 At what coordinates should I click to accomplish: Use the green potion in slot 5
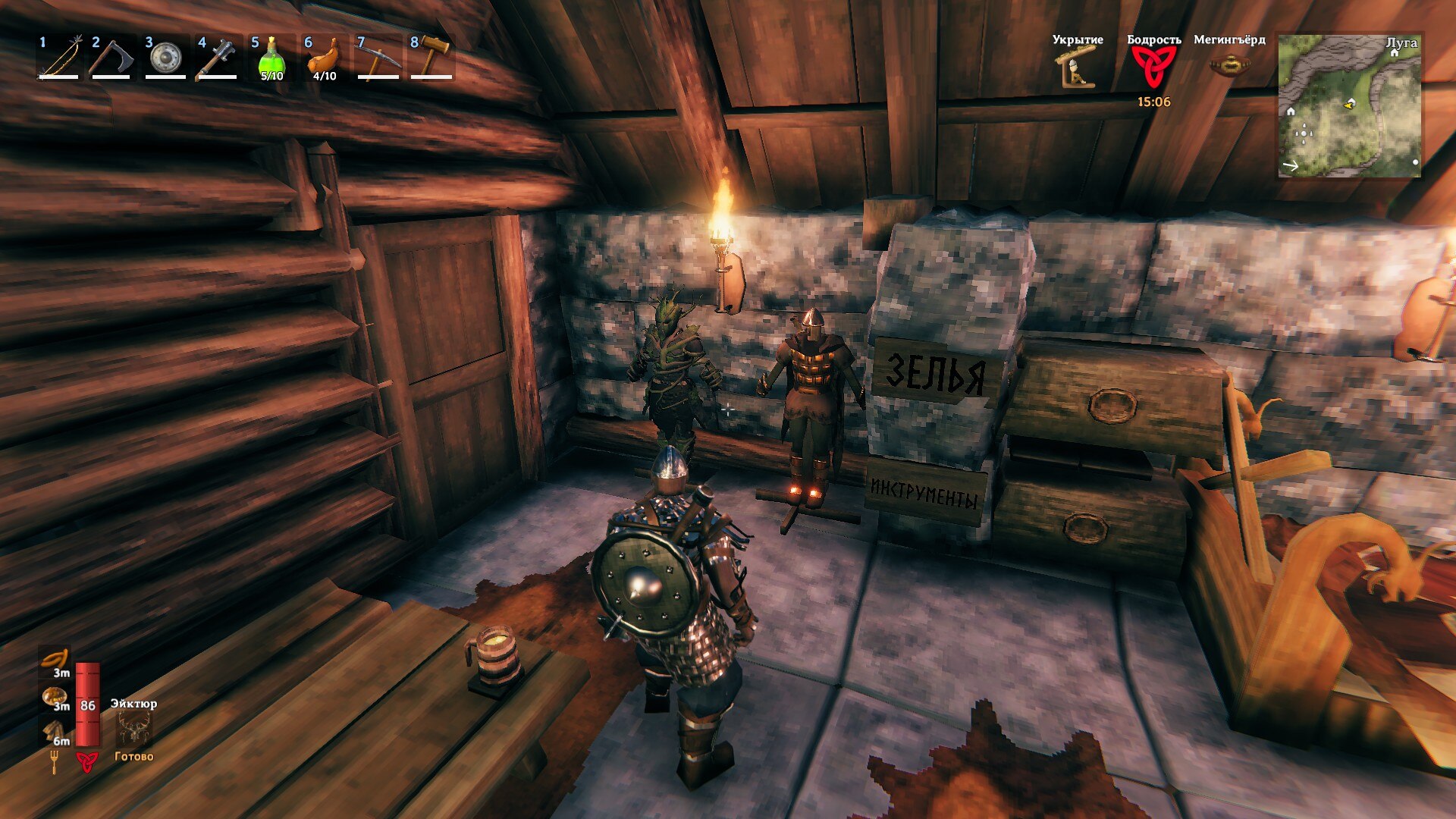[271, 58]
